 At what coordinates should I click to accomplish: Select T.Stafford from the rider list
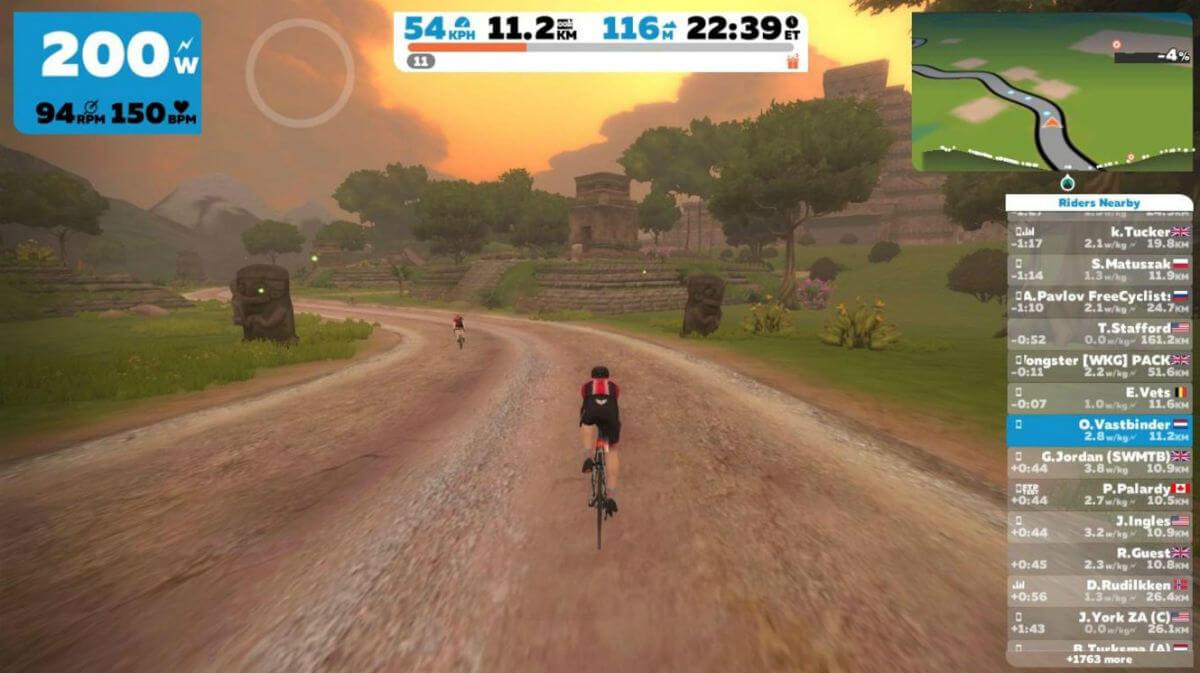1099,333
